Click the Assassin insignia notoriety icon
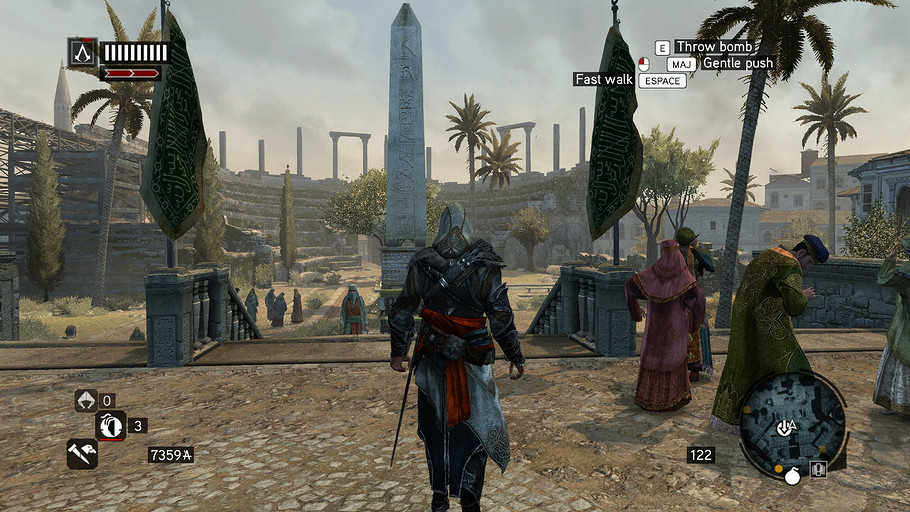The width and height of the screenshot is (910, 512). click(82, 52)
